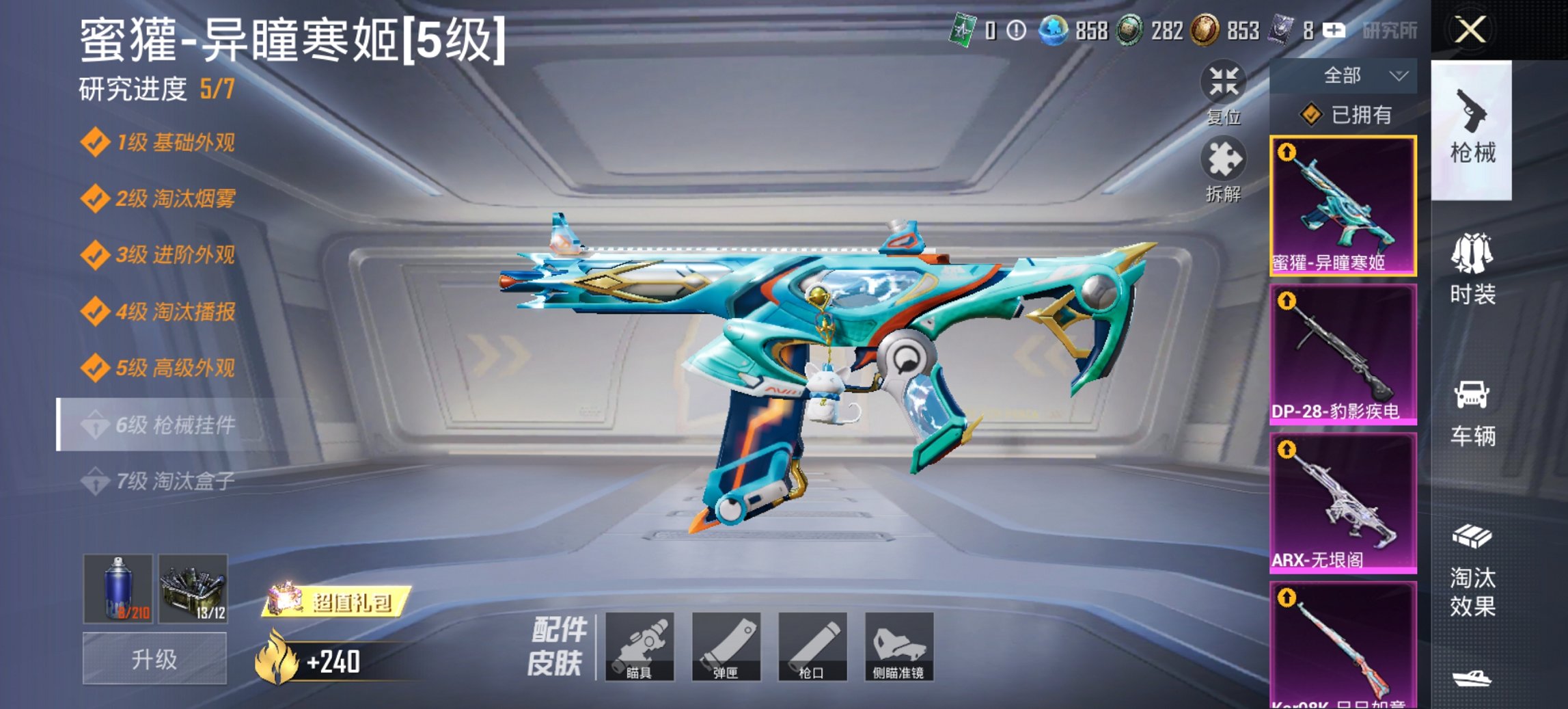Click the 升级 upgrade button
The width and height of the screenshot is (1568, 709).
154,659
